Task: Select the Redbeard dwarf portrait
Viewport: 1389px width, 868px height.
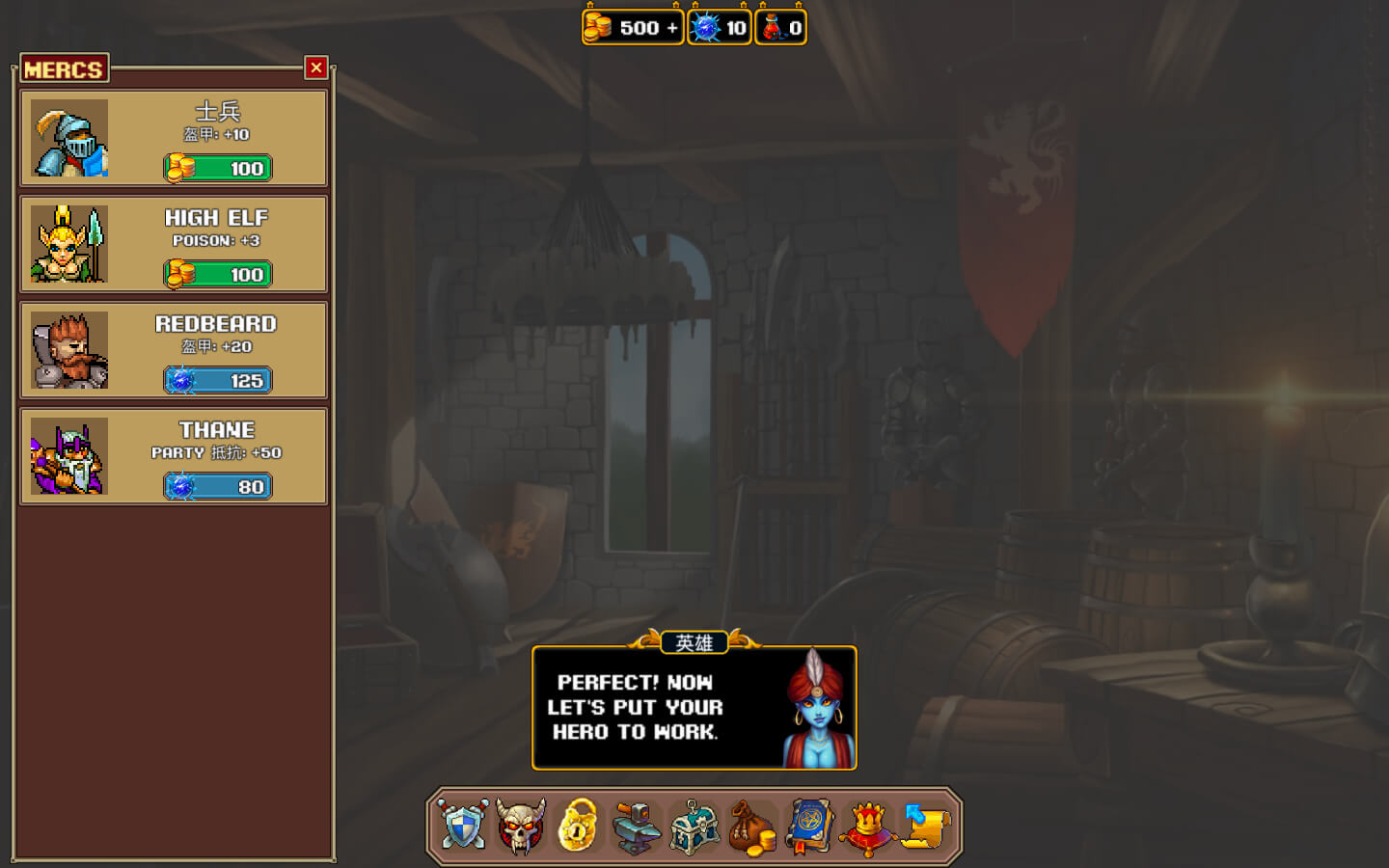Action: click(x=68, y=350)
